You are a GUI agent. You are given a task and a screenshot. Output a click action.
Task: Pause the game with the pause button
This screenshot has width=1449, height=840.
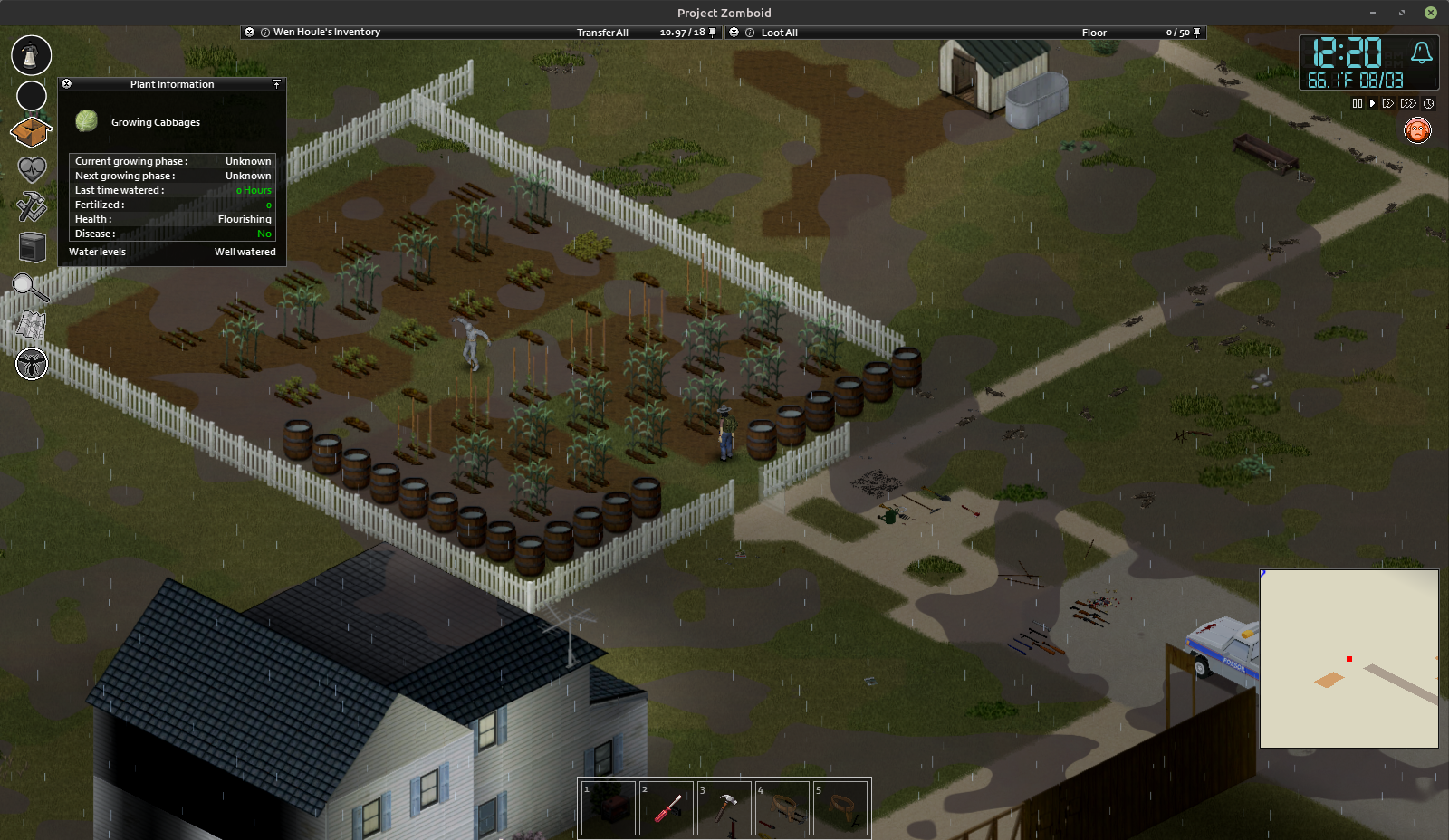point(1357,104)
